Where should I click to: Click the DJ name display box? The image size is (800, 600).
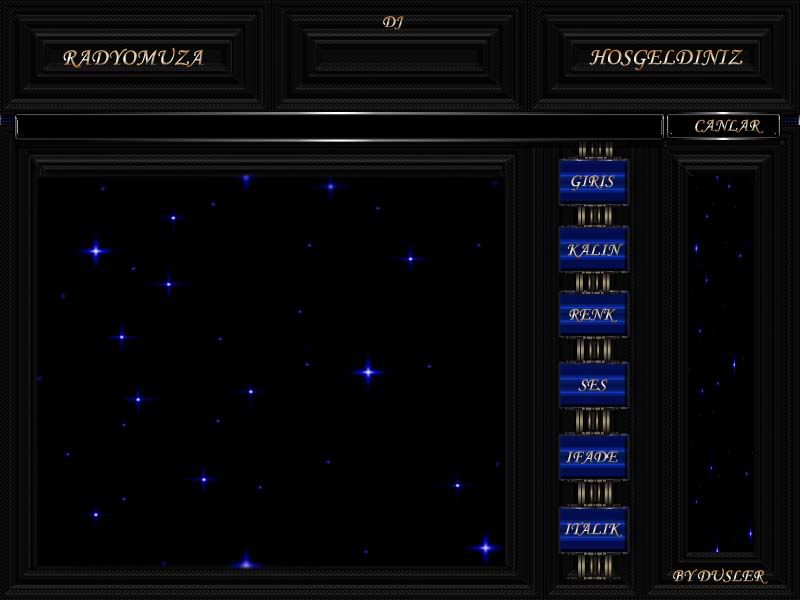point(399,56)
